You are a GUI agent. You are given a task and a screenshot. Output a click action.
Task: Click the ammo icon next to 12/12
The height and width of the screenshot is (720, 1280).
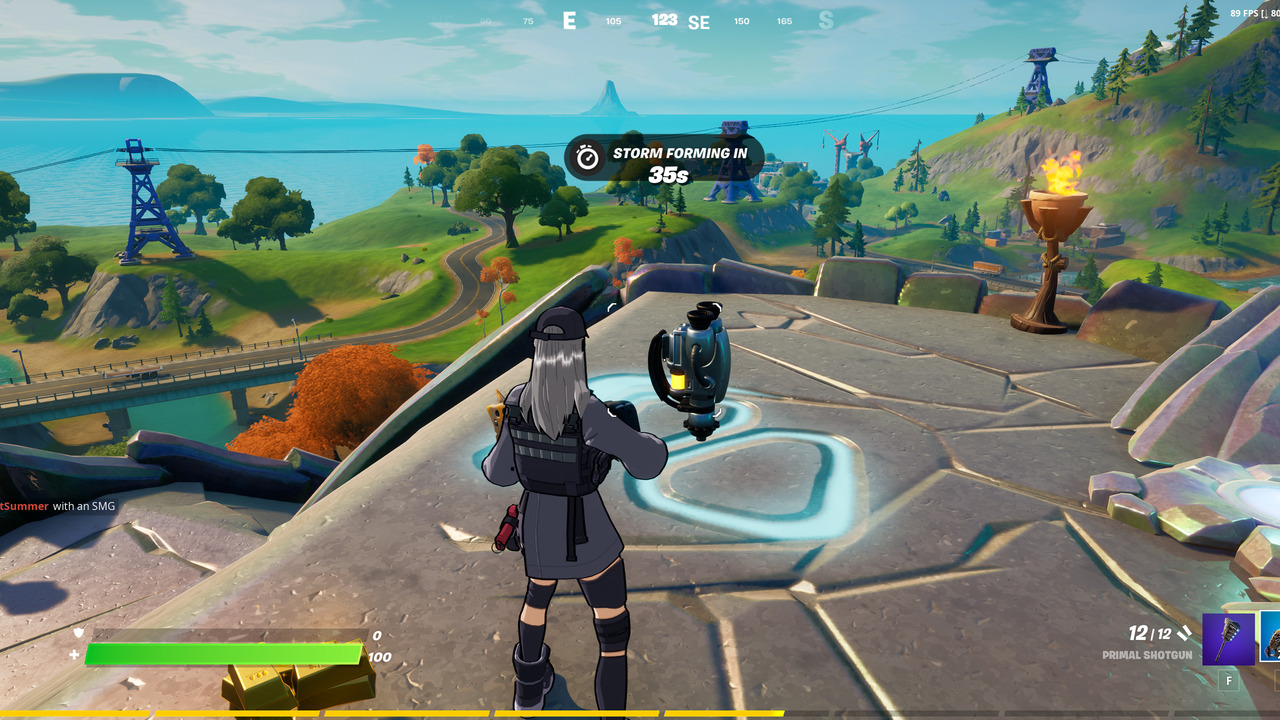pyautogui.click(x=1183, y=633)
